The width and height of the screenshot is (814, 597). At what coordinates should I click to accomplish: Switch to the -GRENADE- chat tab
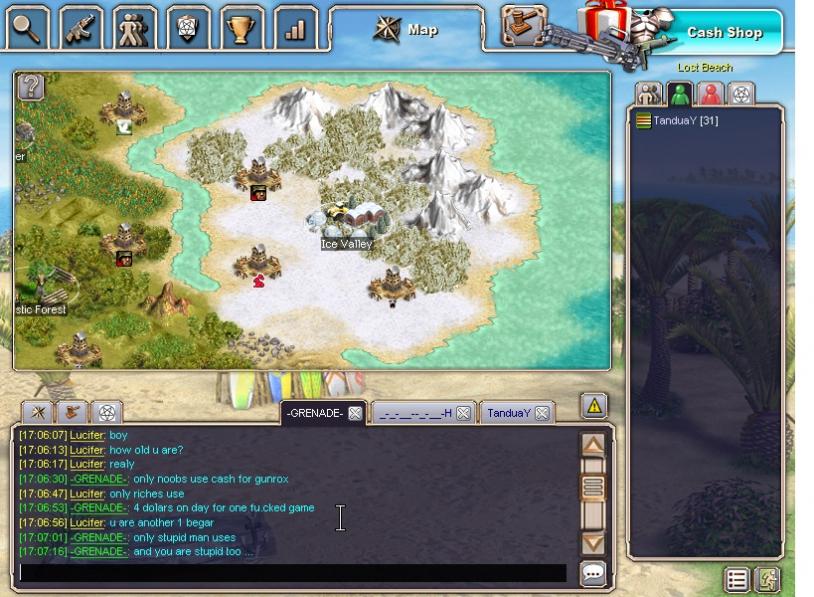click(x=314, y=413)
